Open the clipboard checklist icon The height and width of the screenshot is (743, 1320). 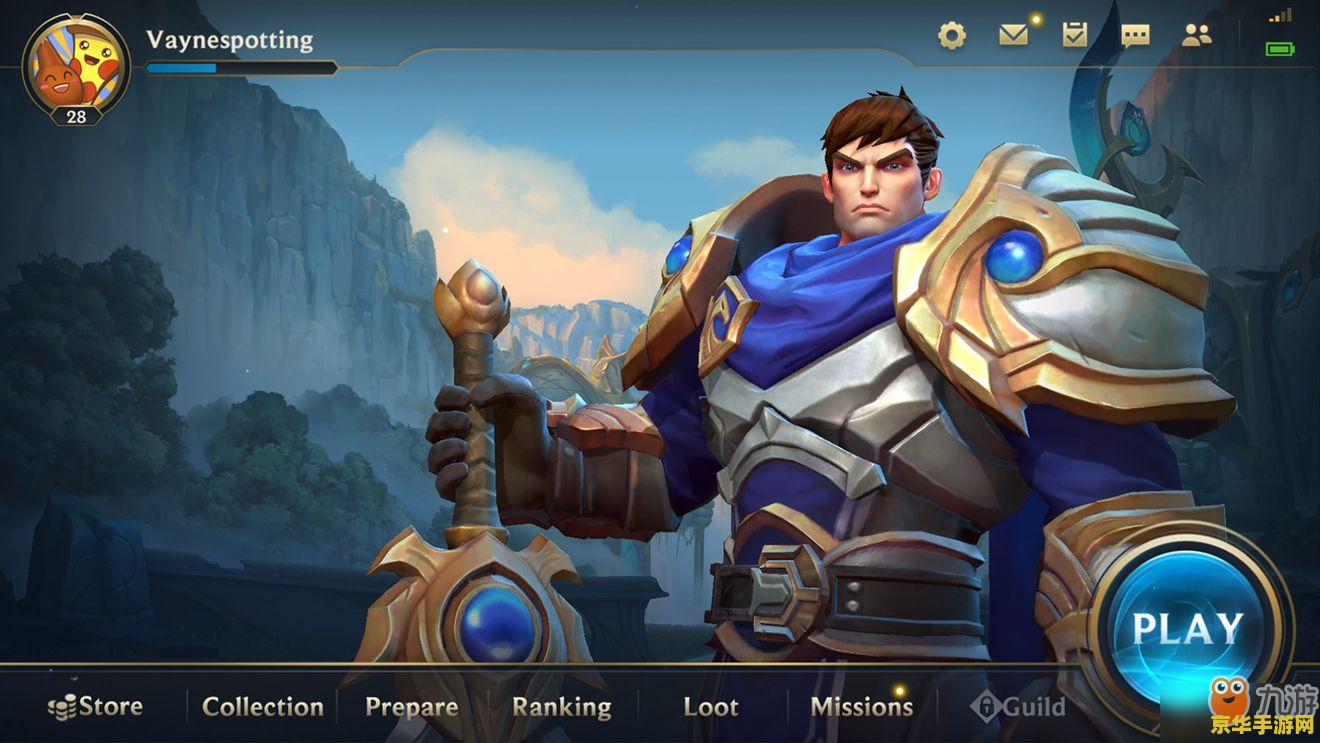(x=1075, y=36)
